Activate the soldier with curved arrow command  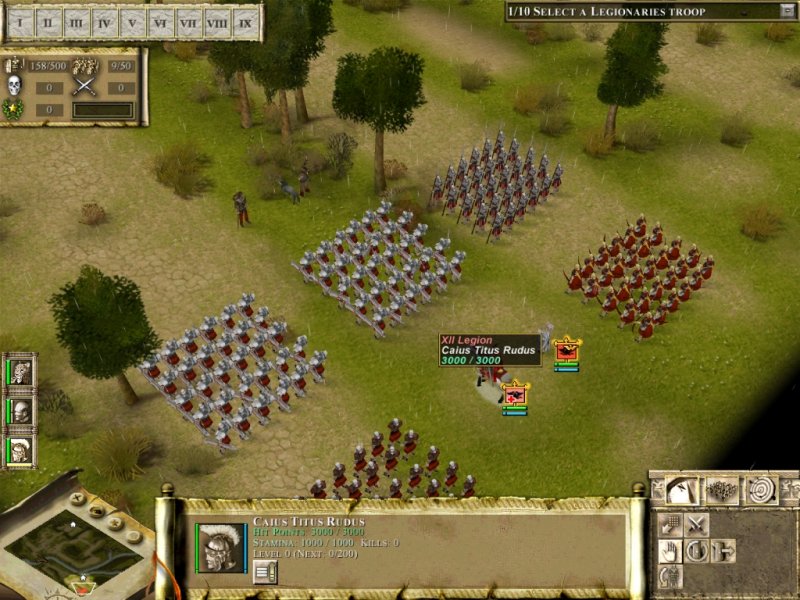670,576
